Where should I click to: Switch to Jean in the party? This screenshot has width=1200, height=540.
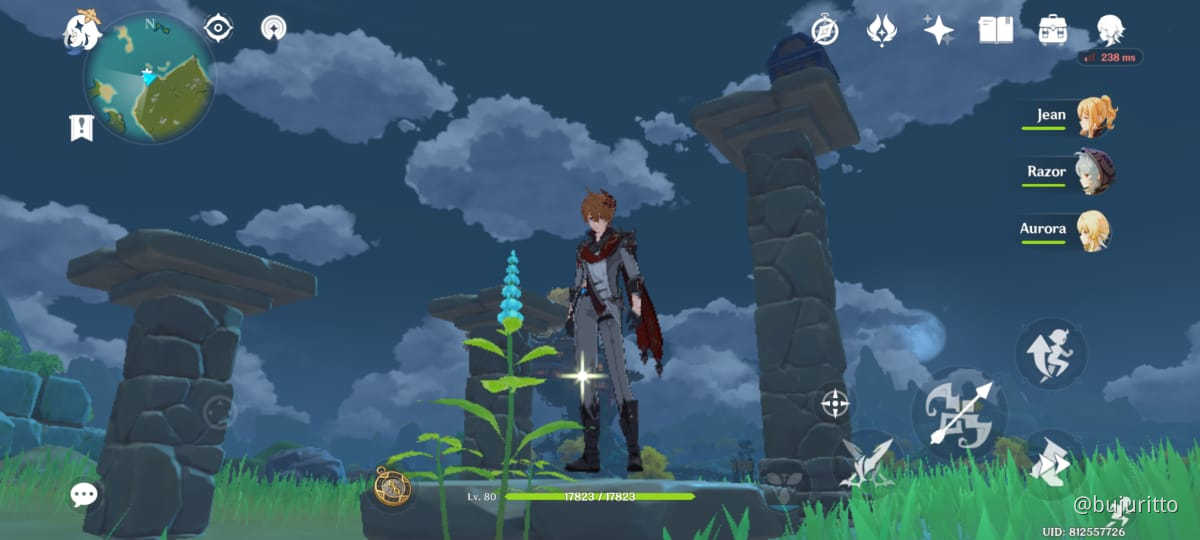pos(1096,116)
